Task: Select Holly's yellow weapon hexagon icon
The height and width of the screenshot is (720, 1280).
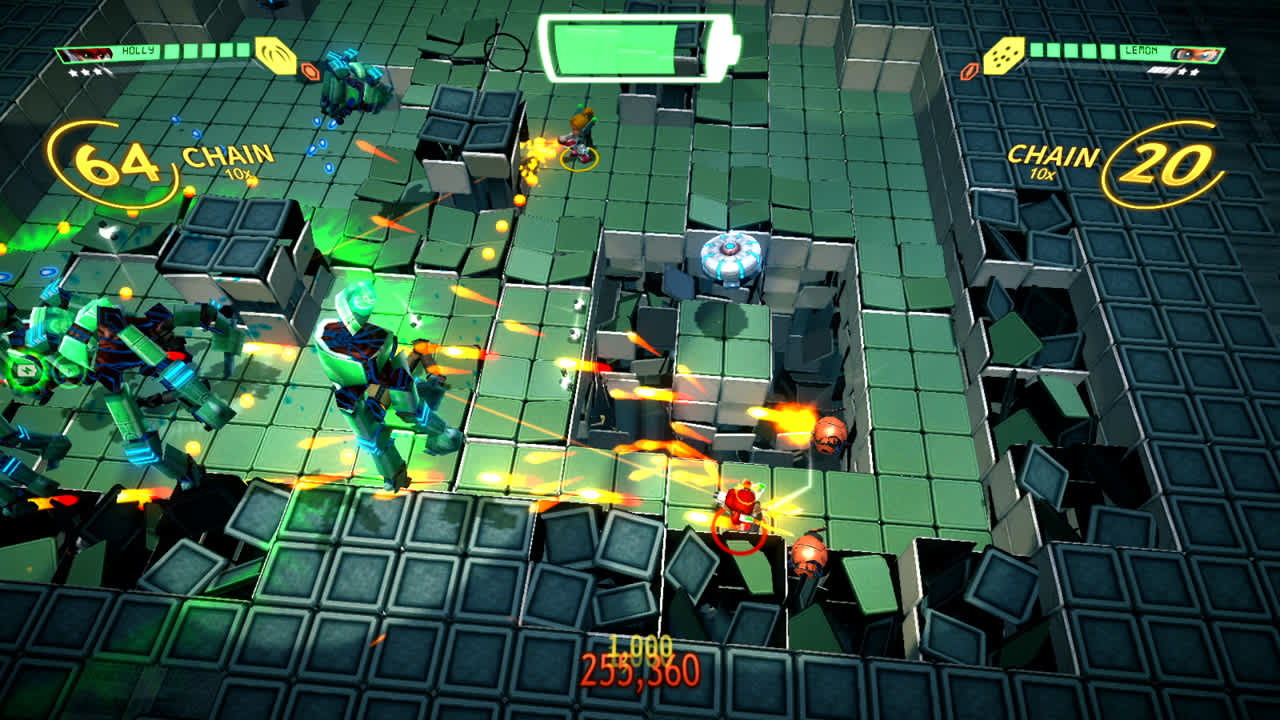Action: point(276,56)
